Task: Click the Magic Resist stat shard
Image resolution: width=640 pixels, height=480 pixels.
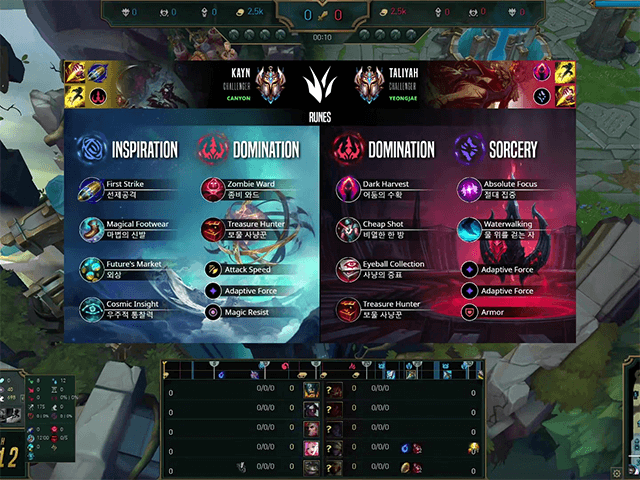Action: pos(245,312)
